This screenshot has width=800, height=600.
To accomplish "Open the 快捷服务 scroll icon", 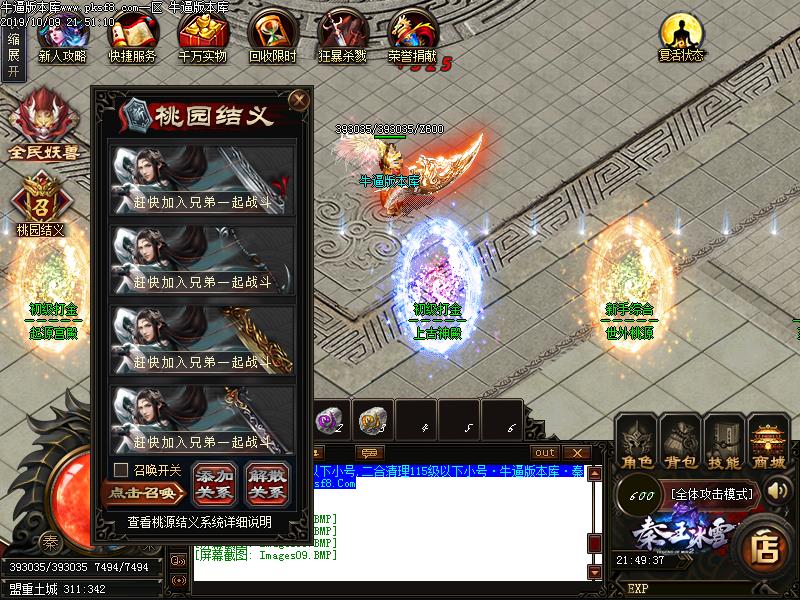I will click(x=132, y=38).
